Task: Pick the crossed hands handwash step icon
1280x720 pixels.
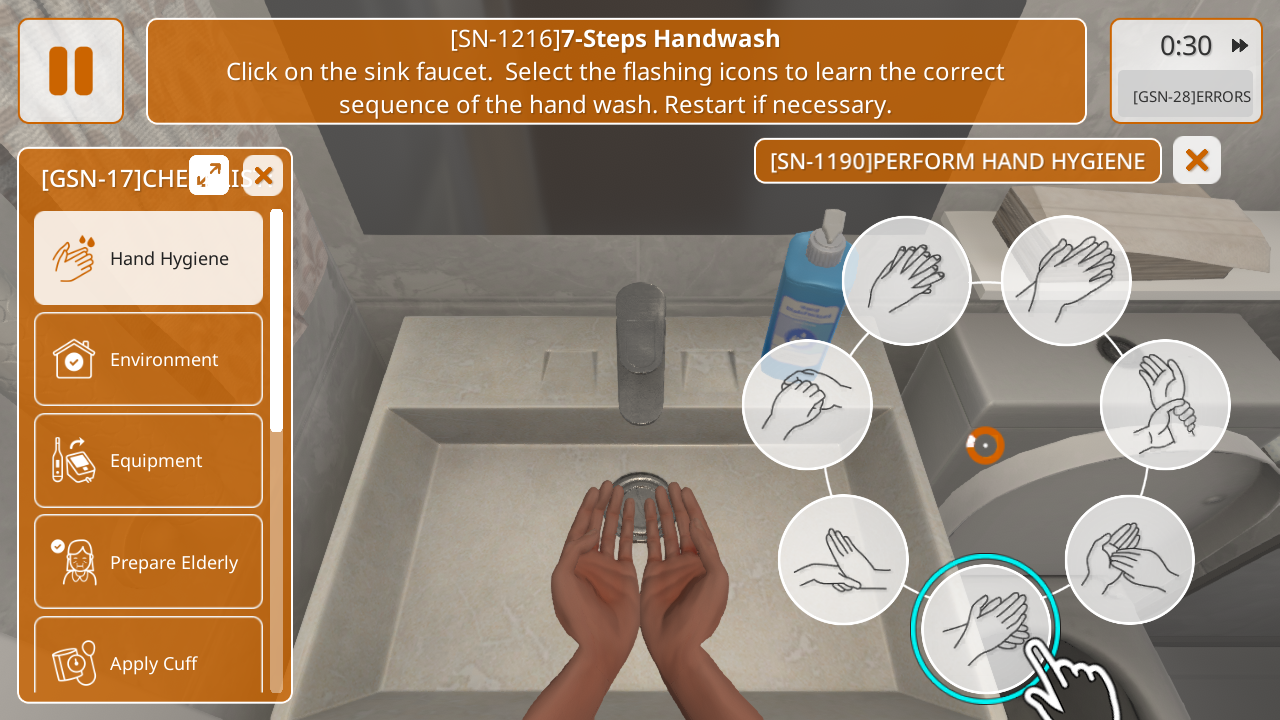Action: coord(843,559)
